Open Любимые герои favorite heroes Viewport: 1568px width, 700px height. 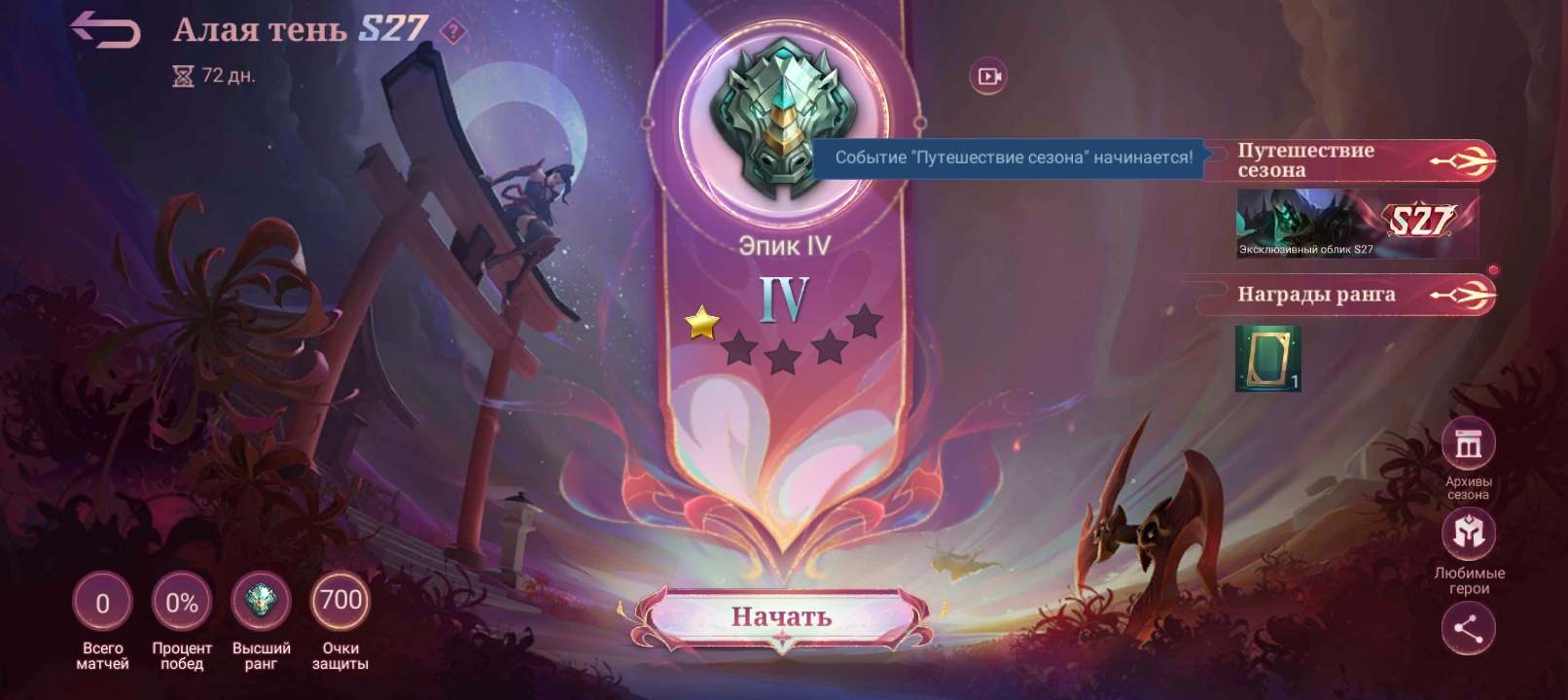click(1468, 534)
